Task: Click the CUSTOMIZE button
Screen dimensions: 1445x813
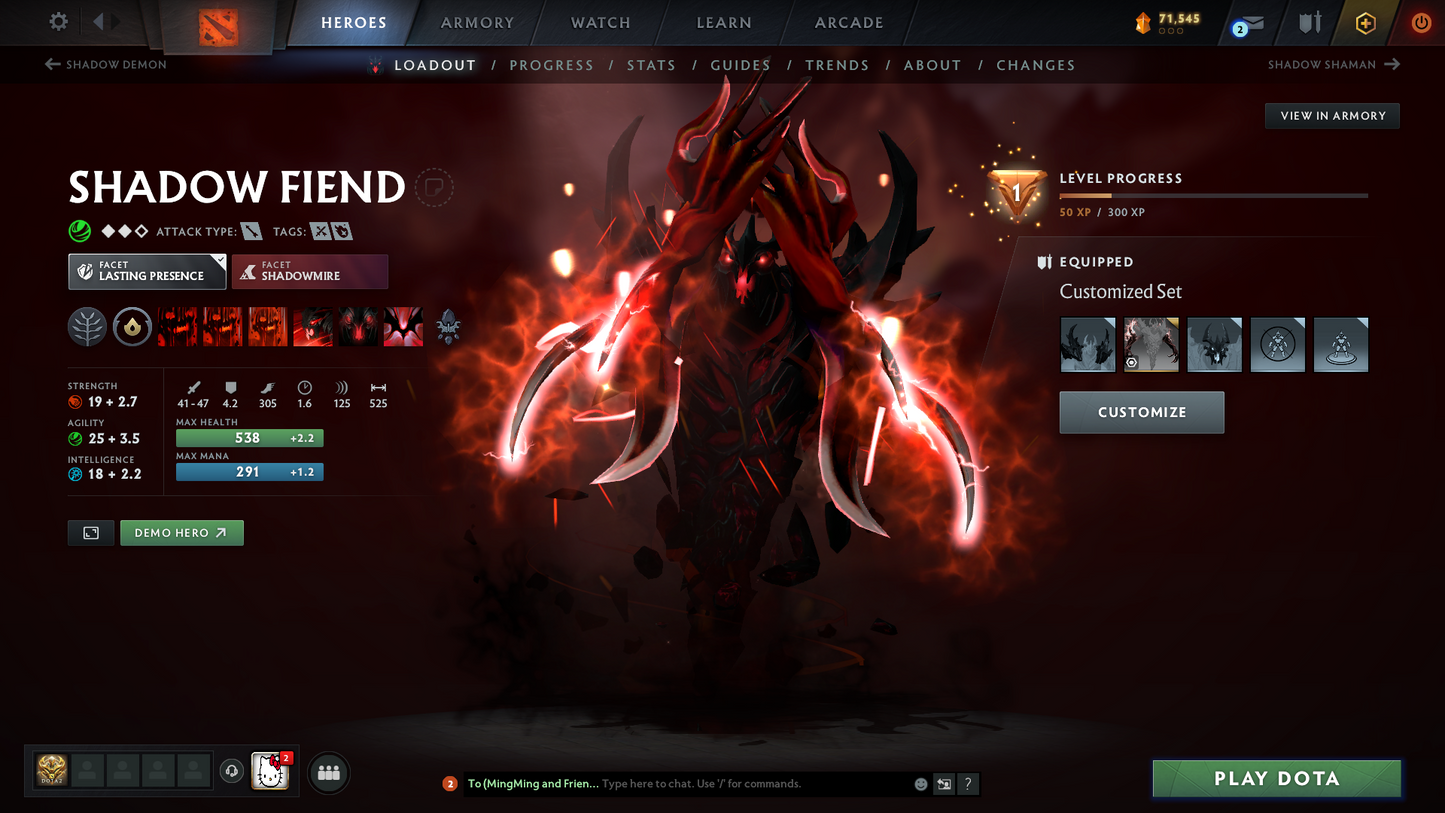Action: (x=1141, y=412)
